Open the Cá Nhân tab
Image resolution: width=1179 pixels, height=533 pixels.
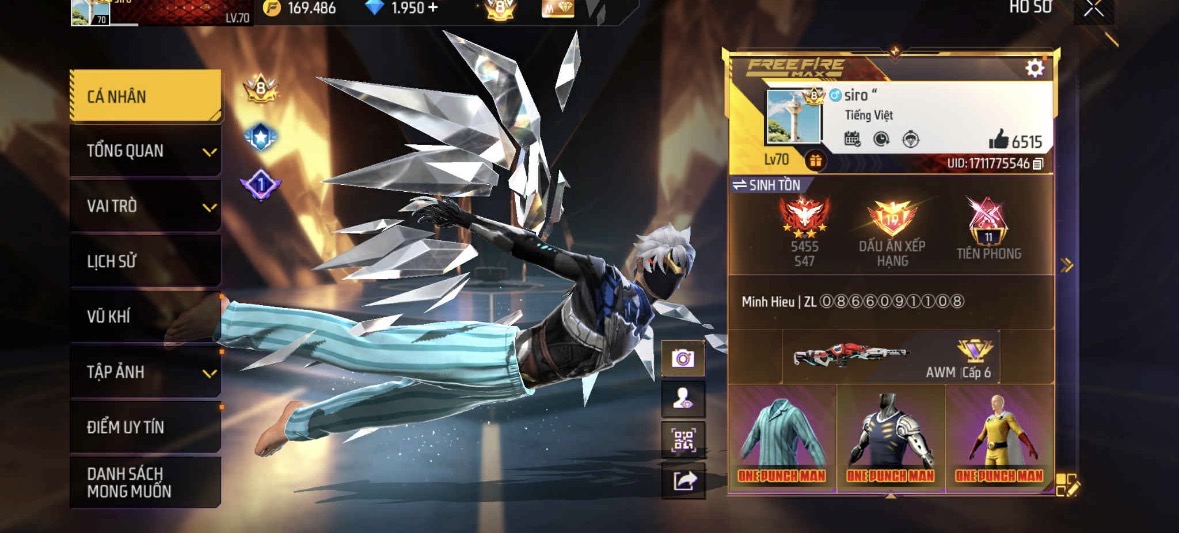click(x=145, y=96)
